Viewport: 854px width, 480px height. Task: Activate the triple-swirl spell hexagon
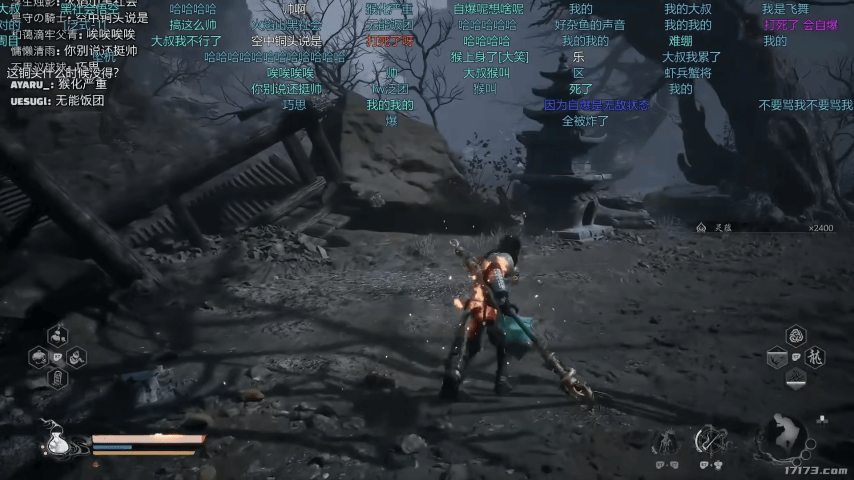[x=796, y=335]
